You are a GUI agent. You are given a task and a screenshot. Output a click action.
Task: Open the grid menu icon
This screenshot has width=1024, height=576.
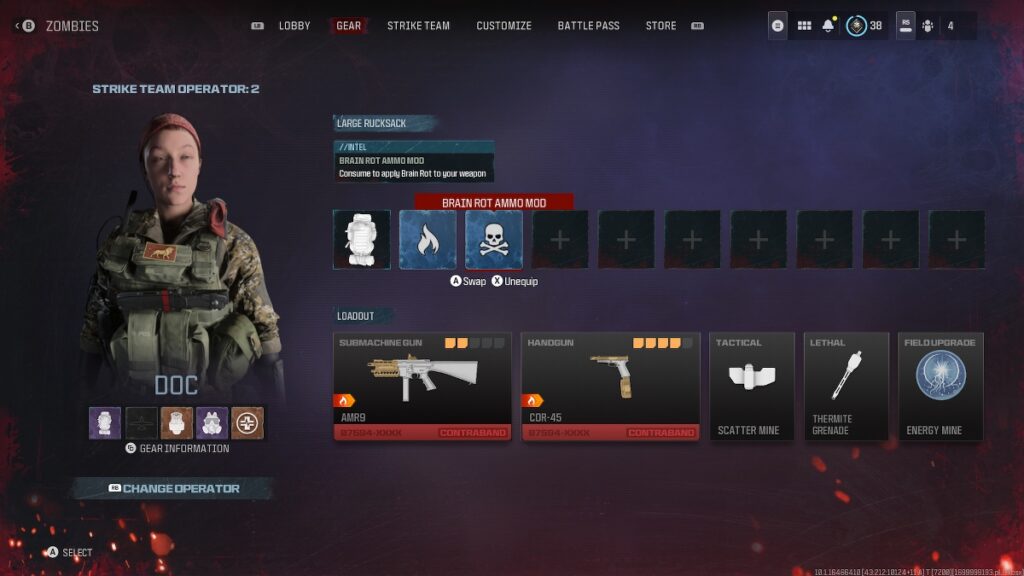804,26
